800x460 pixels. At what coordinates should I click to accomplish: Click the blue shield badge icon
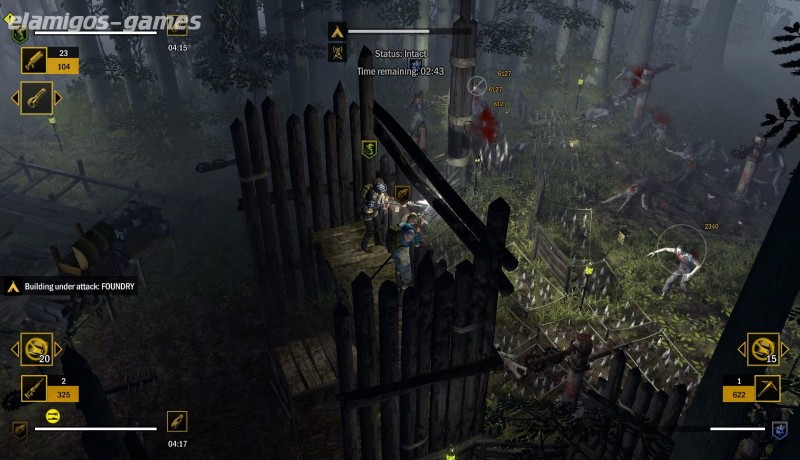[x=780, y=430]
